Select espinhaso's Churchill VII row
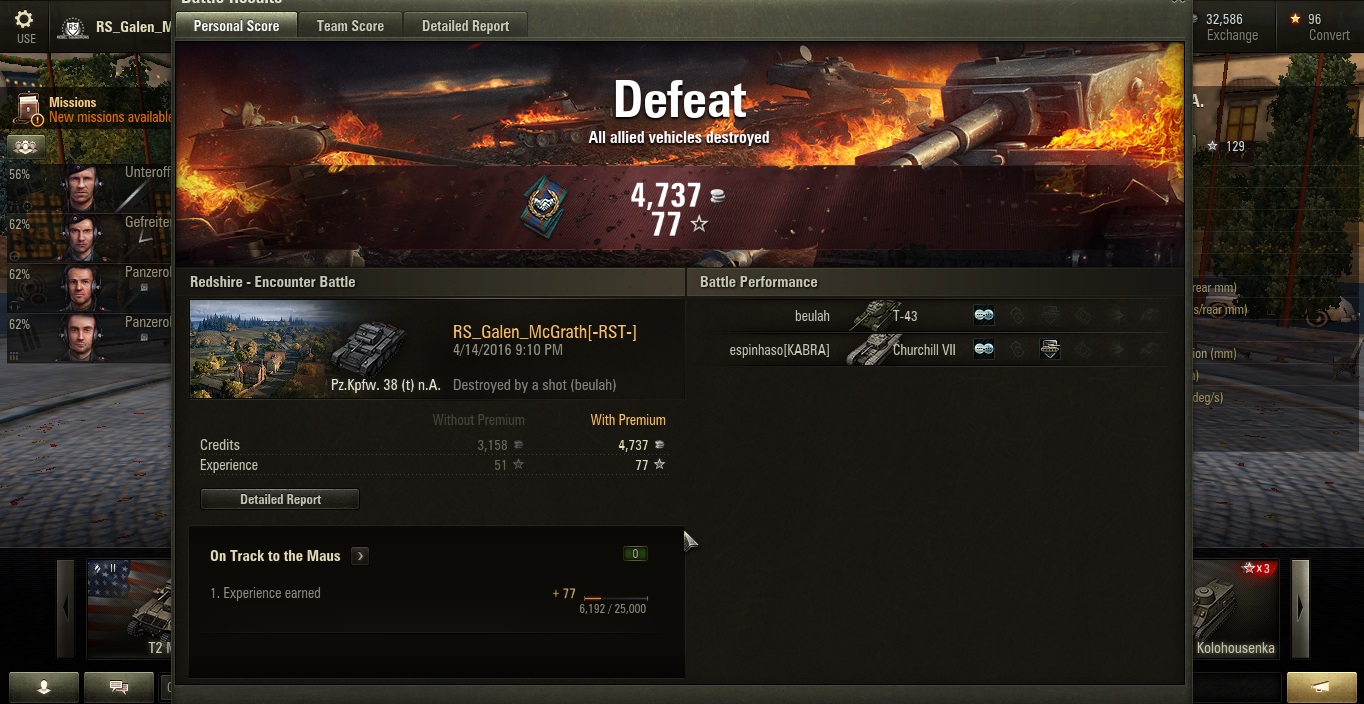 [930, 350]
